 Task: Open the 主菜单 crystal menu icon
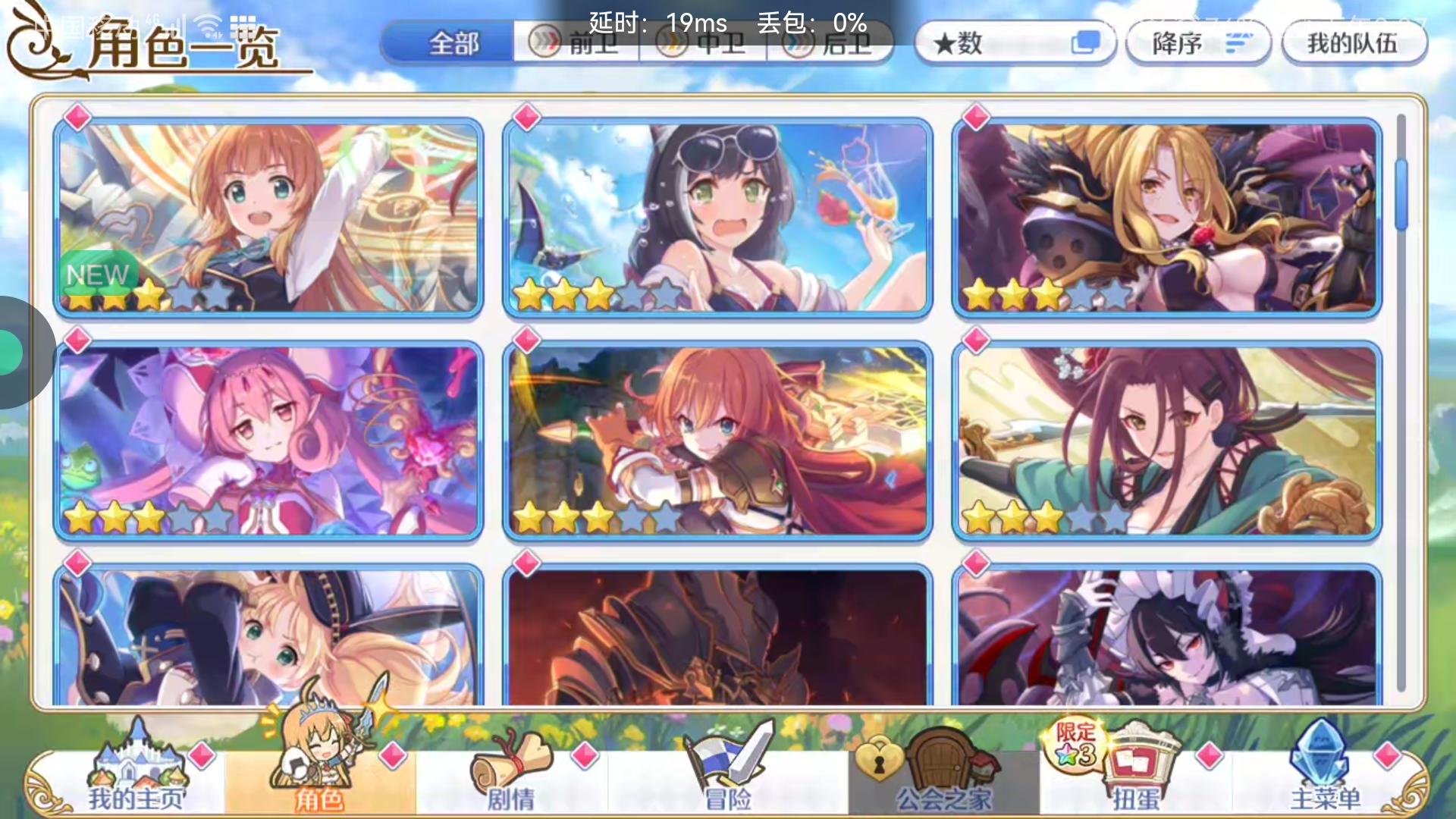click(1319, 758)
